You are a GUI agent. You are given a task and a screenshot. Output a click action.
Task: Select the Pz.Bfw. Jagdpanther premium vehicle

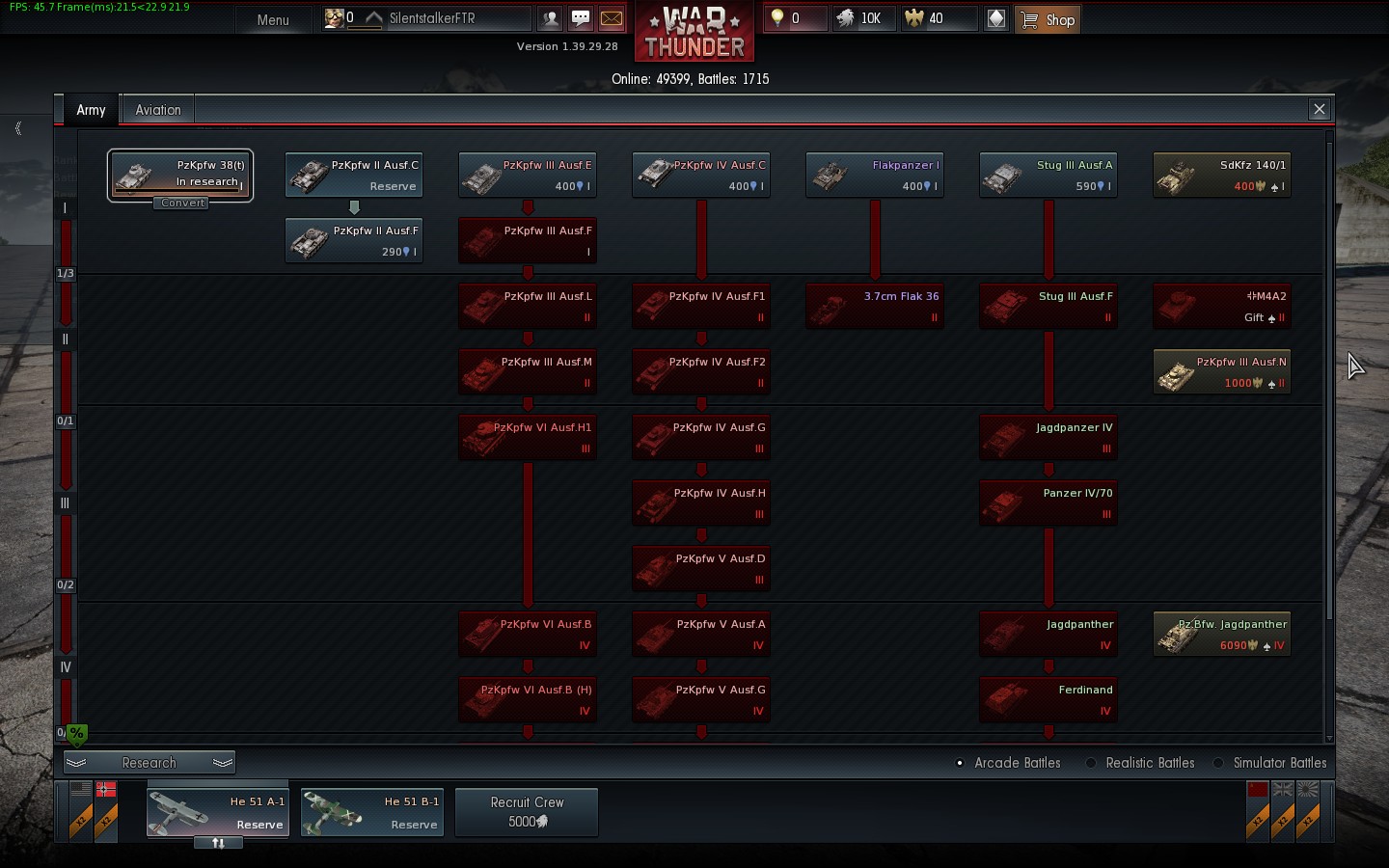pos(1222,635)
